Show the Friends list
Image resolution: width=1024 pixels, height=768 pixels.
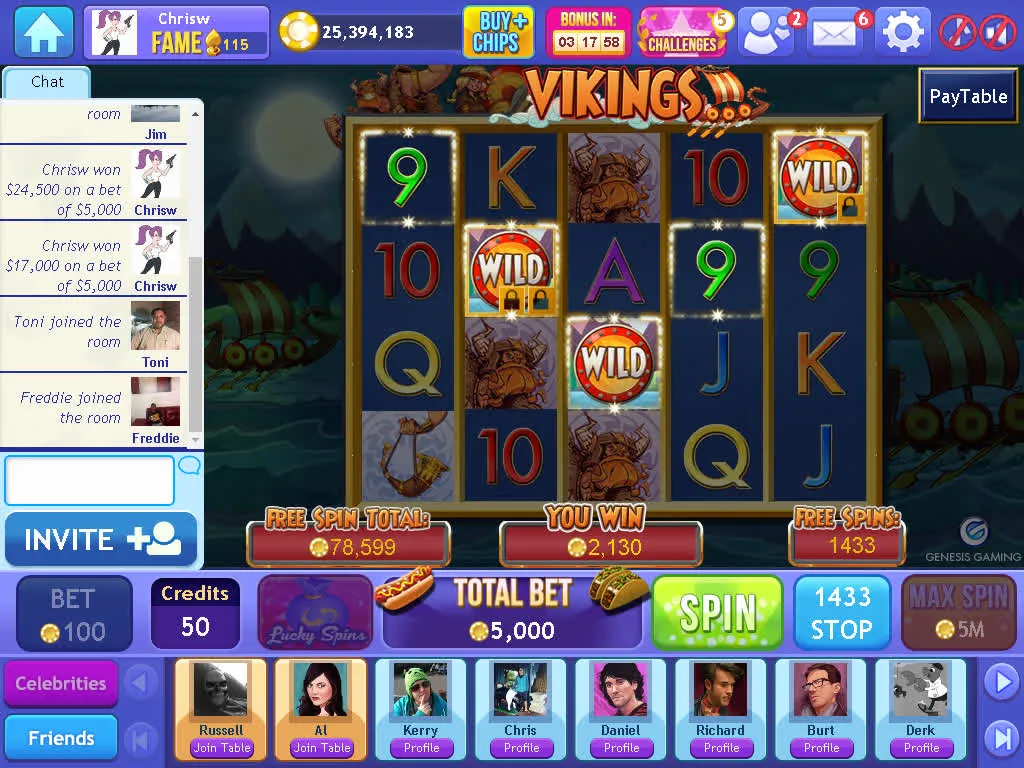coord(61,738)
